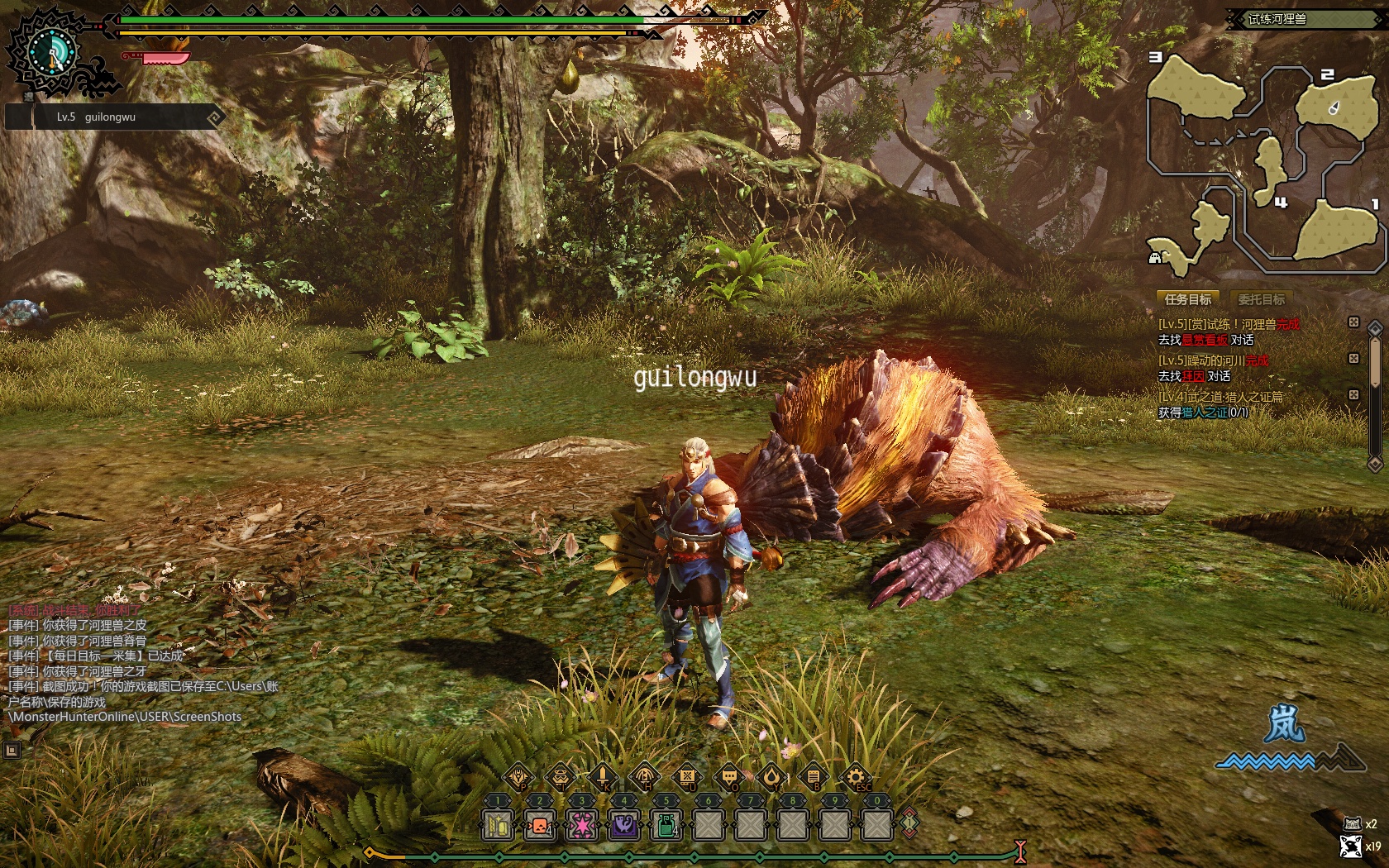Use the green potion in hotbar

tap(666, 824)
